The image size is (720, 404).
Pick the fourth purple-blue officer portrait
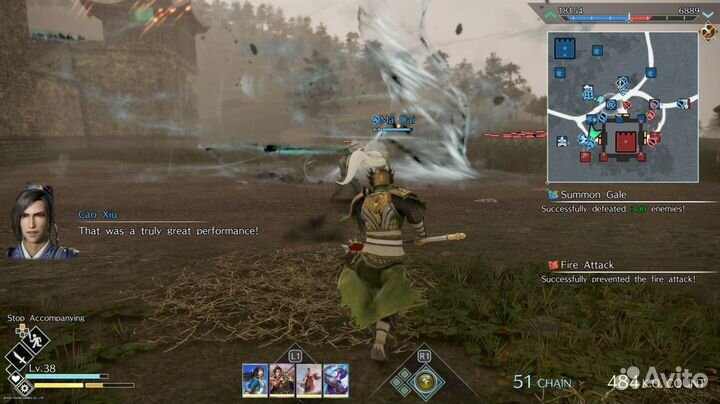pyautogui.click(x=335, y=379)
